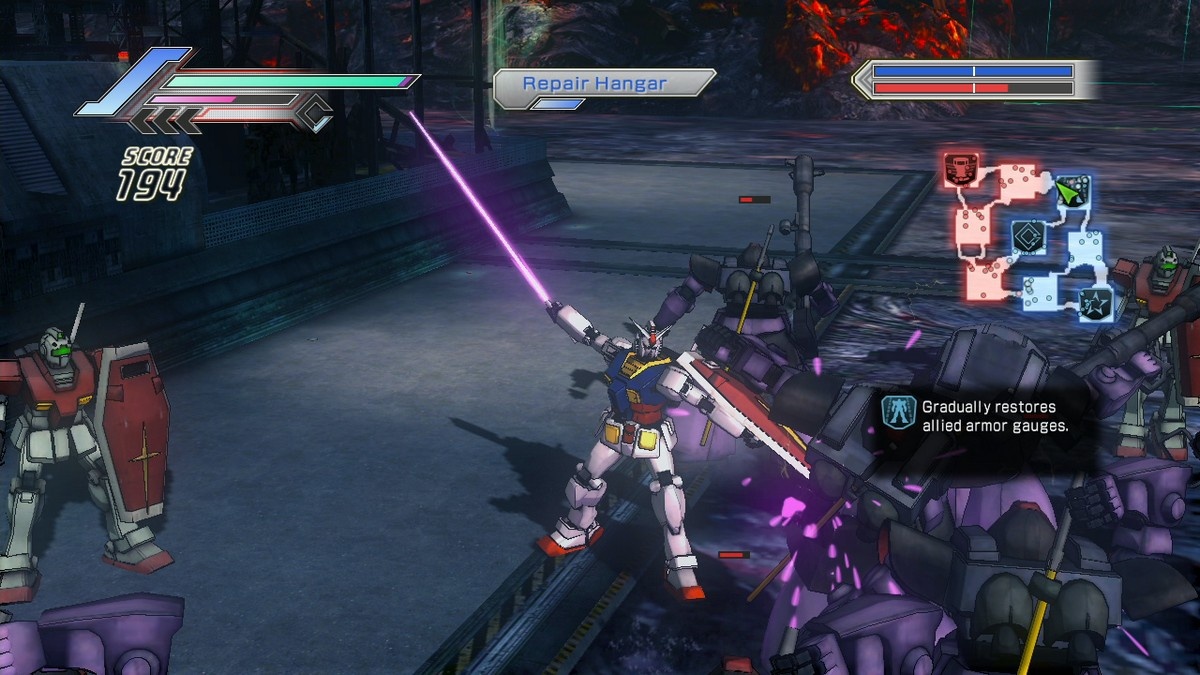Screen dimensions: 1200x675
Task: Click the Repair Hangar field label
Action: [595, 84]
